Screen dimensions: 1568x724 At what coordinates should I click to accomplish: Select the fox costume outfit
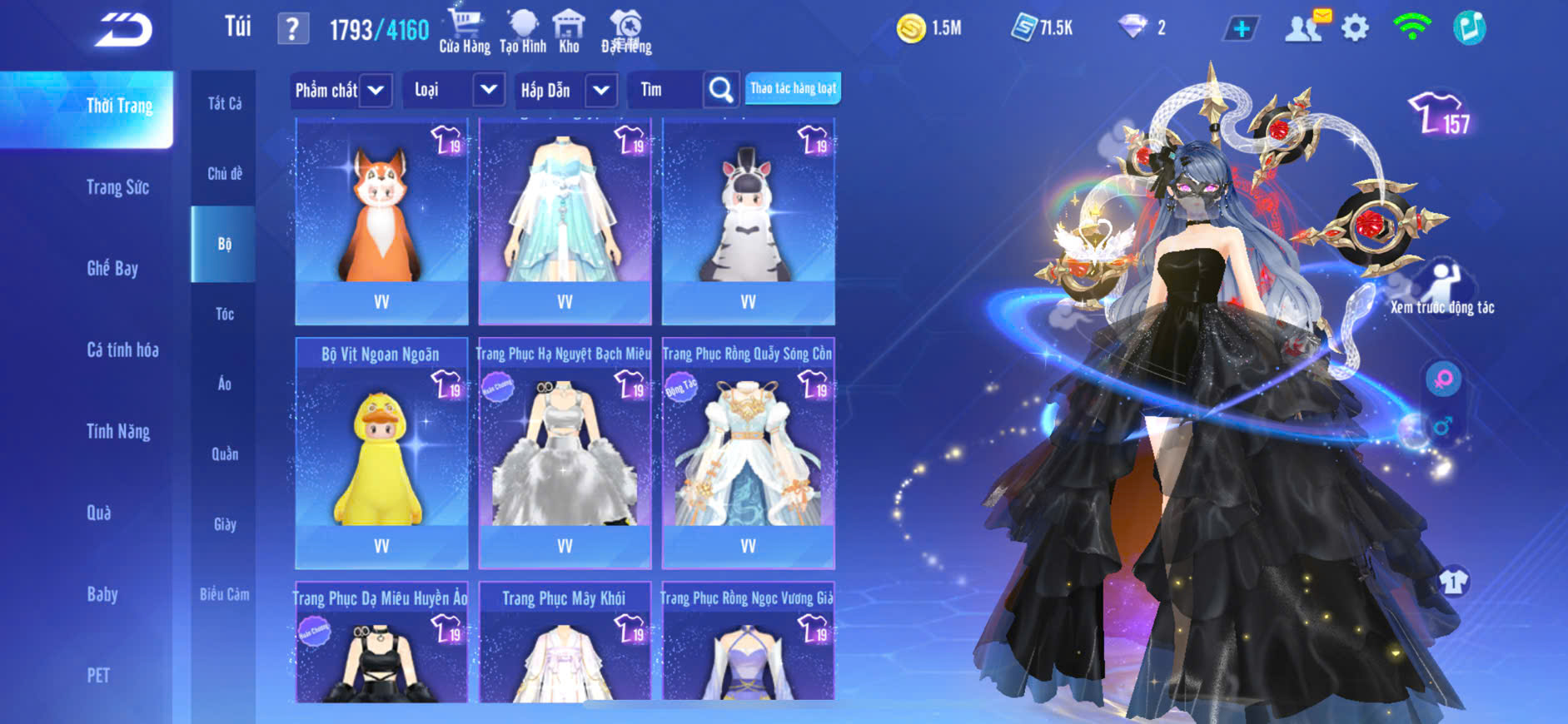coord(381,221)
